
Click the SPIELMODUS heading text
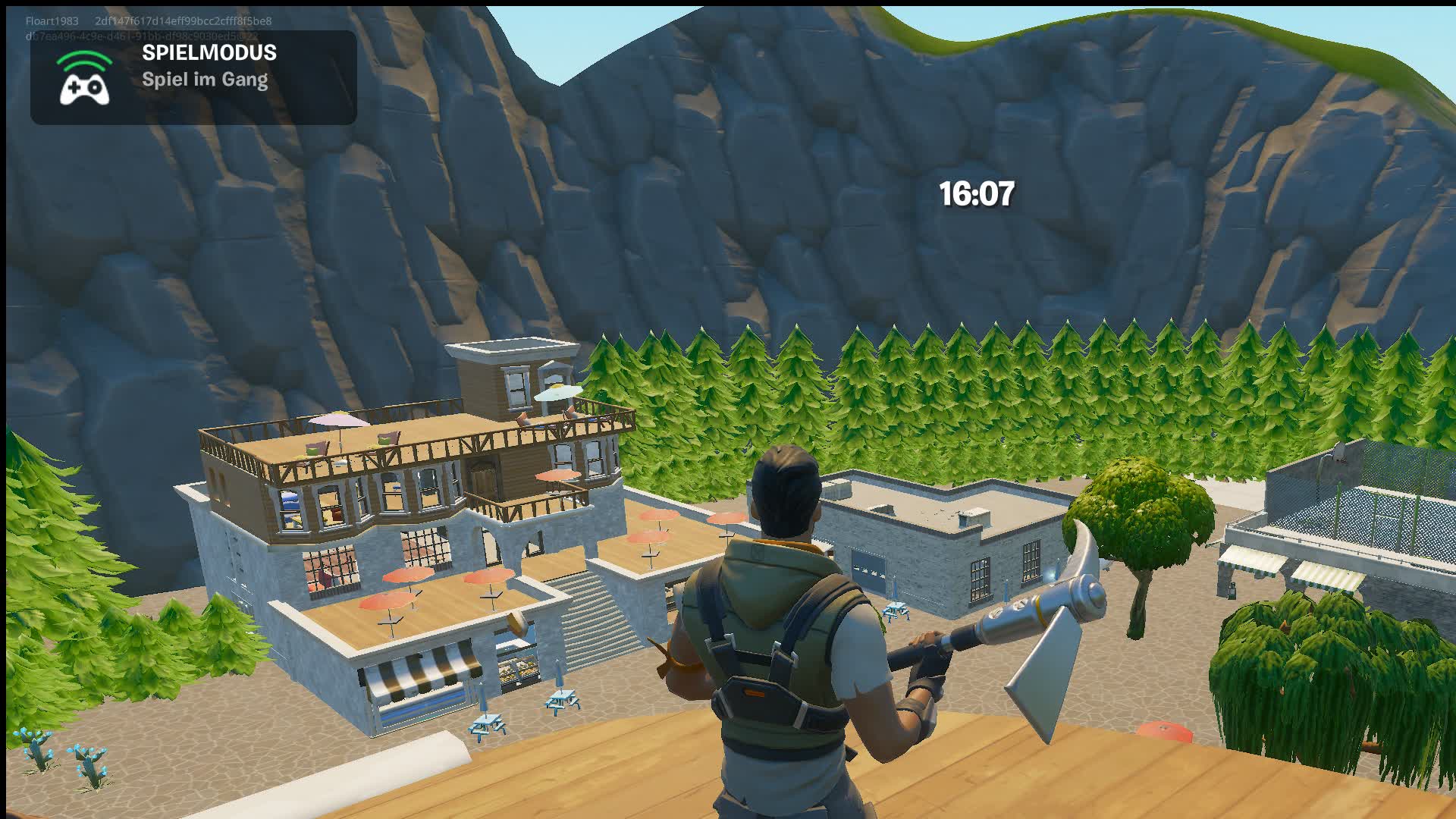tap(209, 53)
